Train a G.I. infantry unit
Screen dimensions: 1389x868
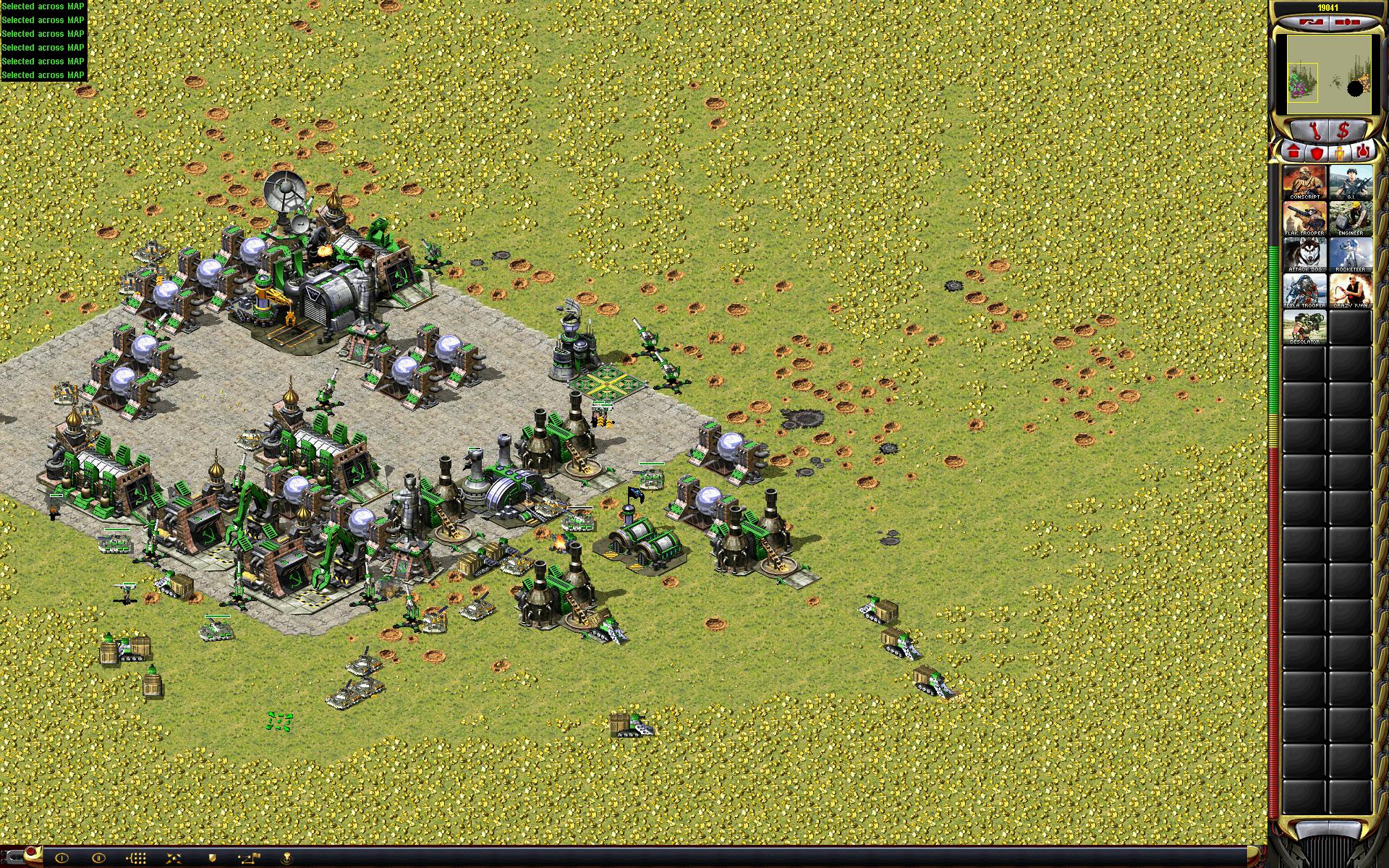point(1350,182)
